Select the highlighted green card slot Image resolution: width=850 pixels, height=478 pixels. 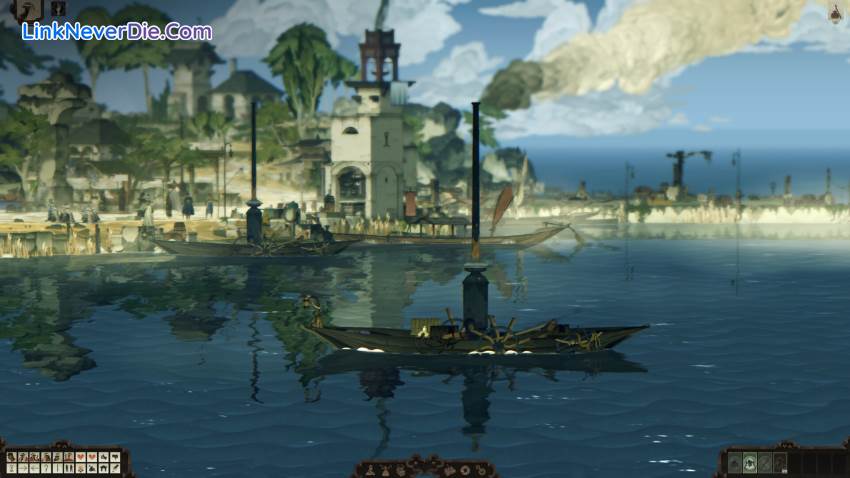[x=750, y=463]
